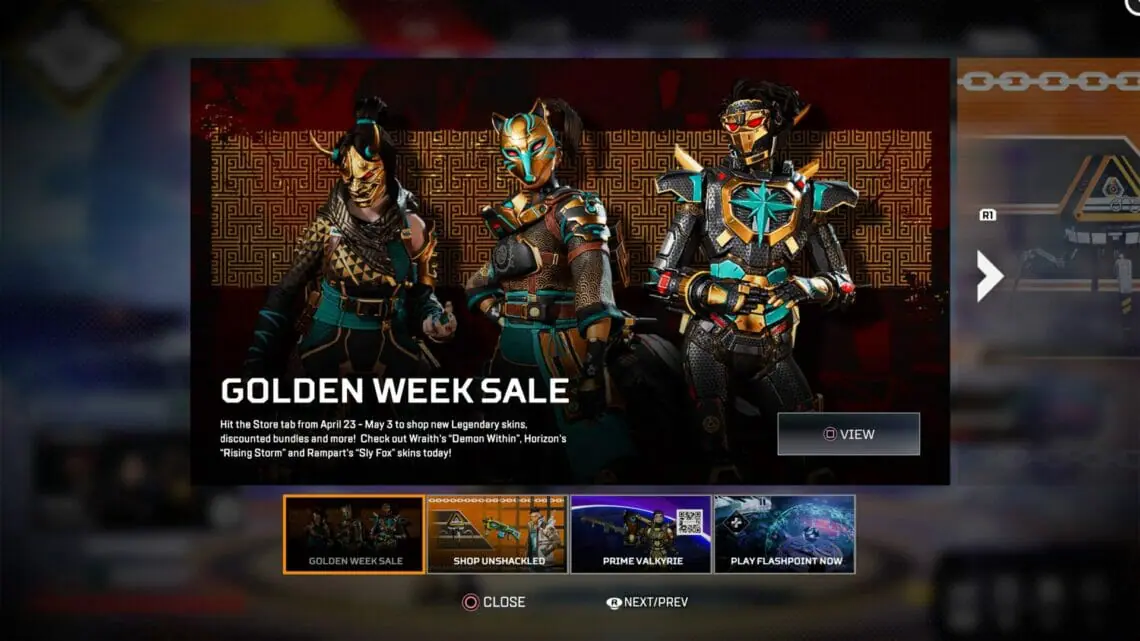Advance to the next promo with the arrow
Screen dimensions: 1140x641
pyautogui.click(x=989, y=277)
